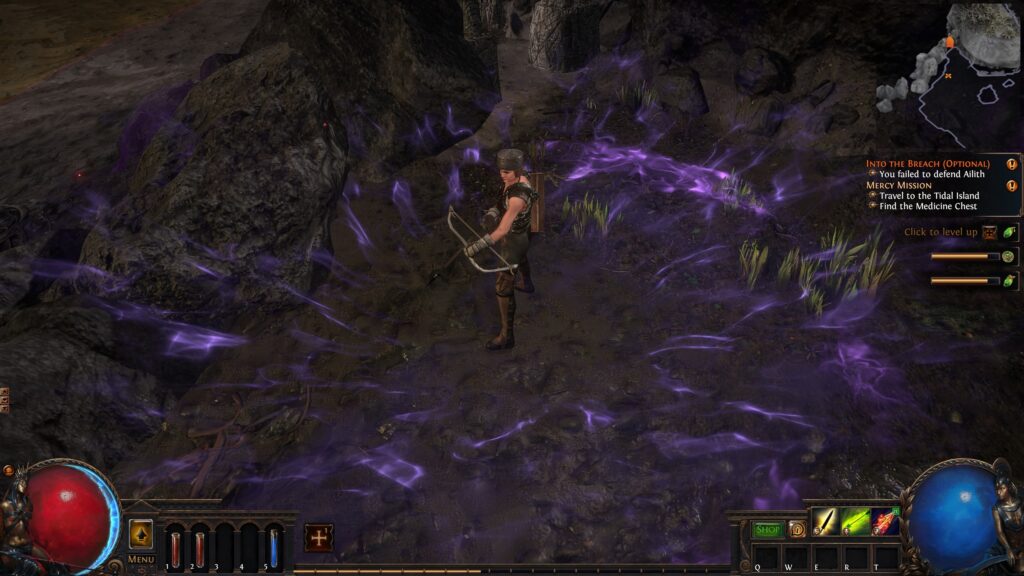Activate the green arrow skill

tap(855, 522)
